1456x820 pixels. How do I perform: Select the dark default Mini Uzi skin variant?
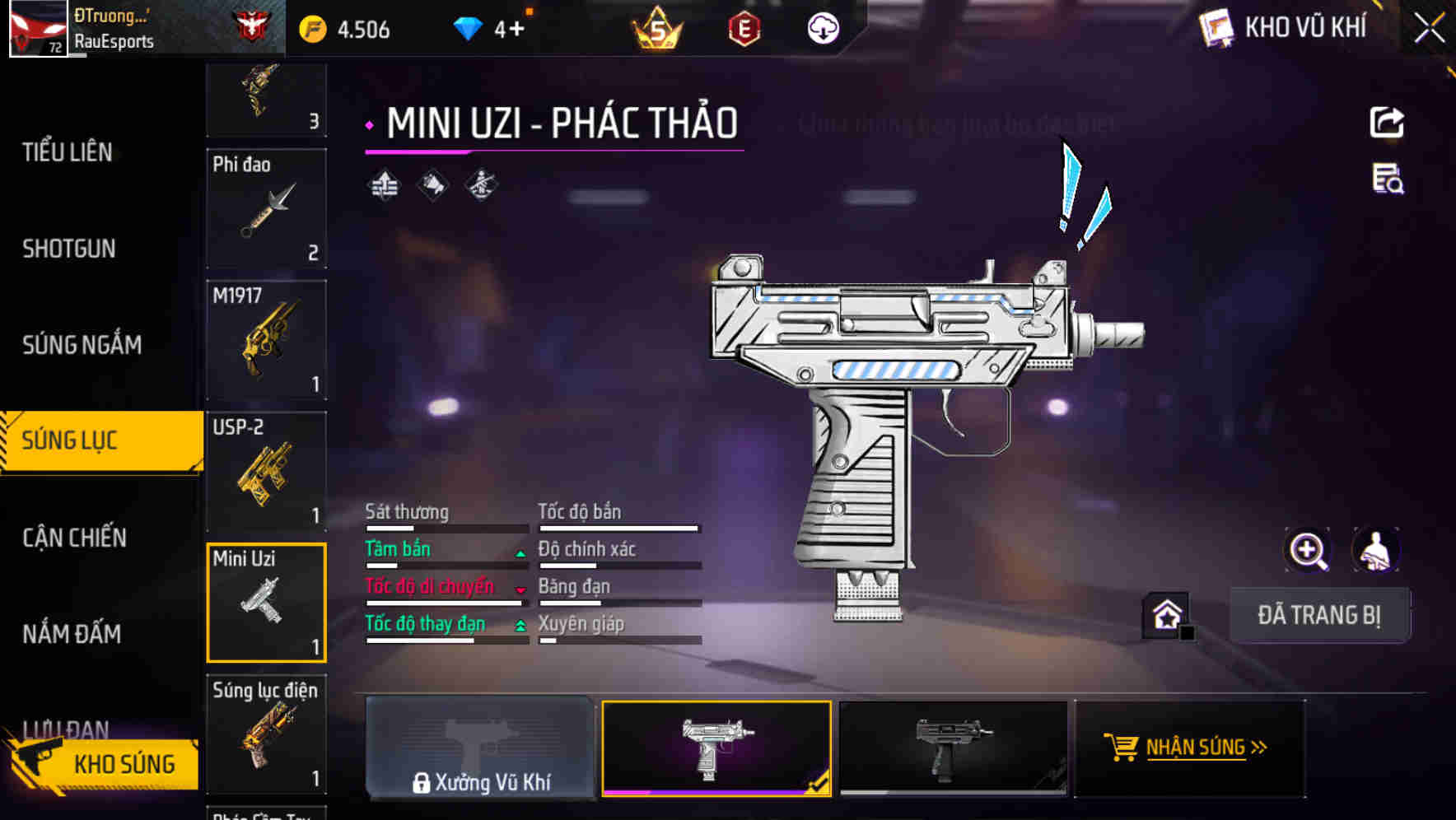pyautogui.click(x=954, y=748)
